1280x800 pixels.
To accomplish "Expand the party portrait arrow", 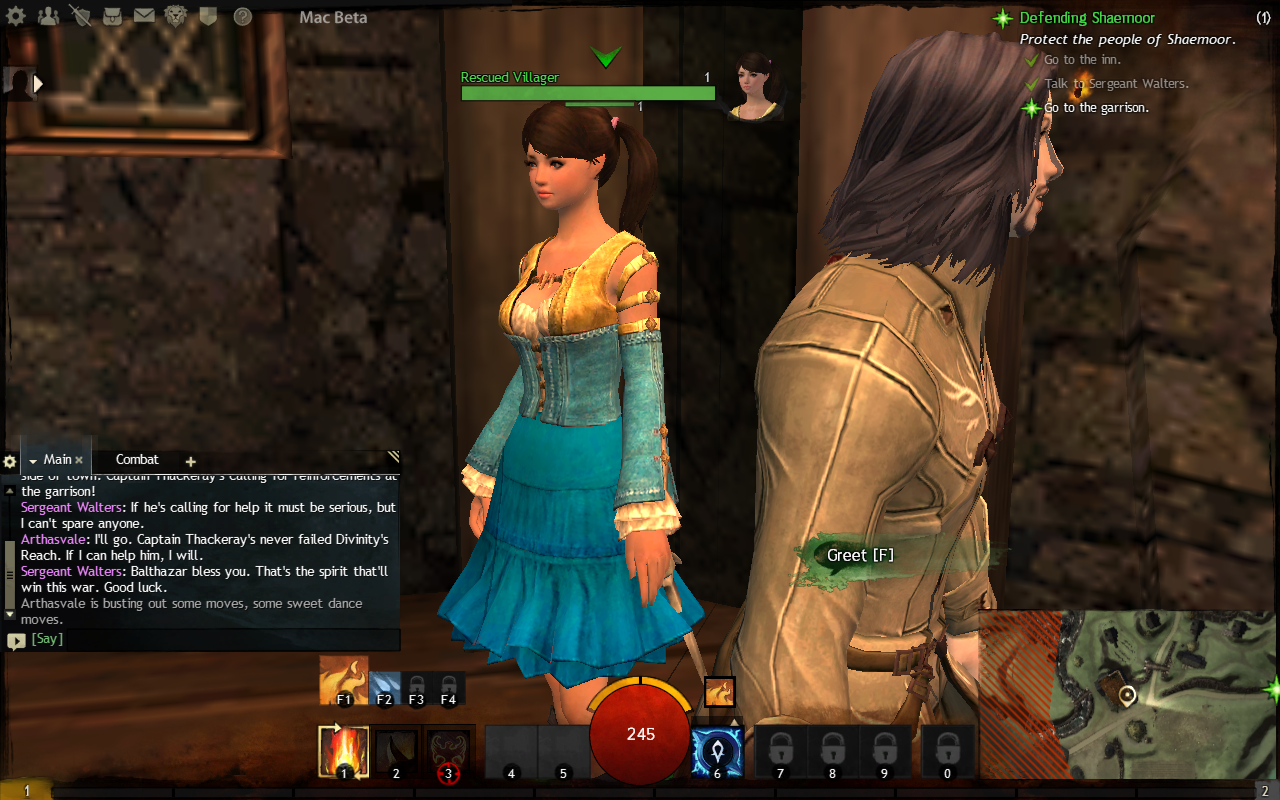I will coord(40,84).
